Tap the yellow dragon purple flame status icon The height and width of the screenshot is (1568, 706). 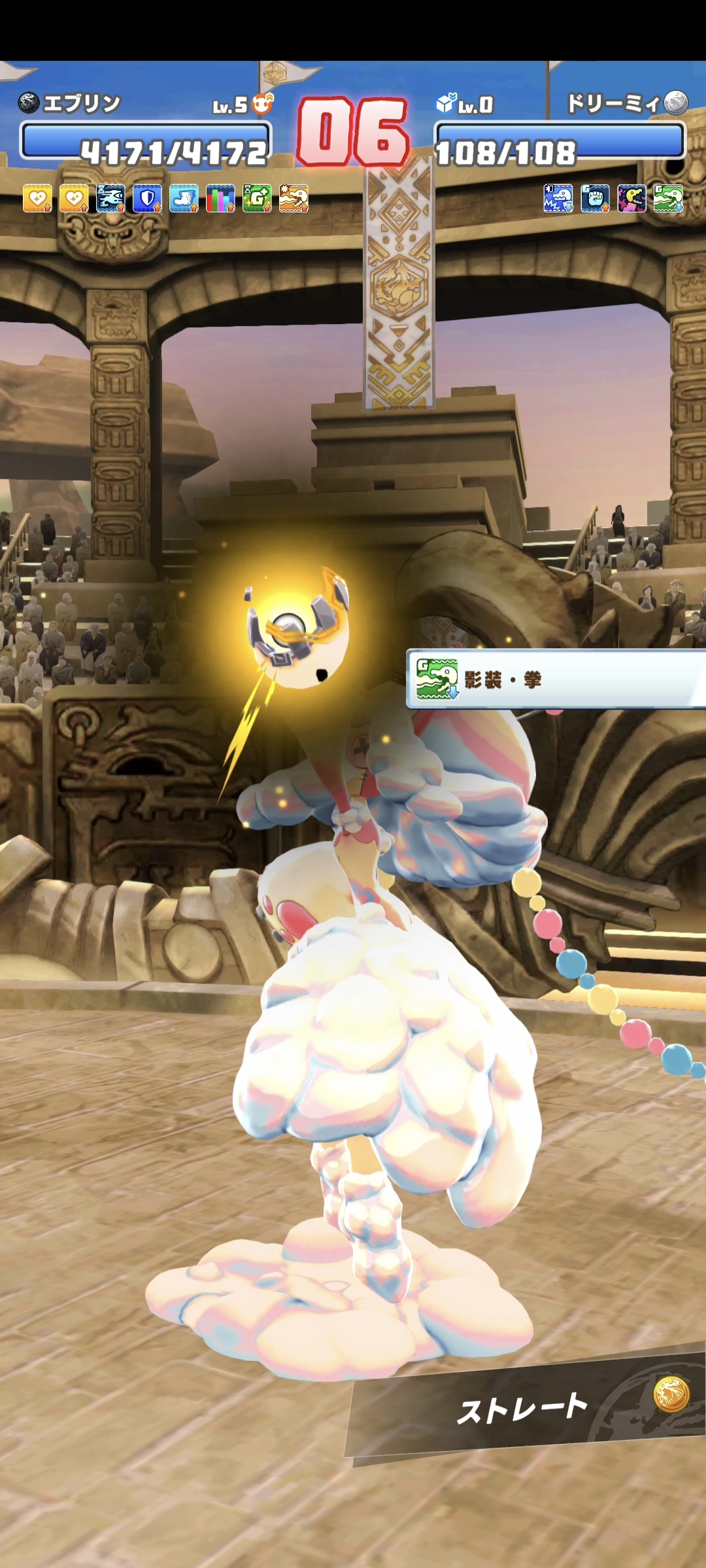tap(631, 199)
